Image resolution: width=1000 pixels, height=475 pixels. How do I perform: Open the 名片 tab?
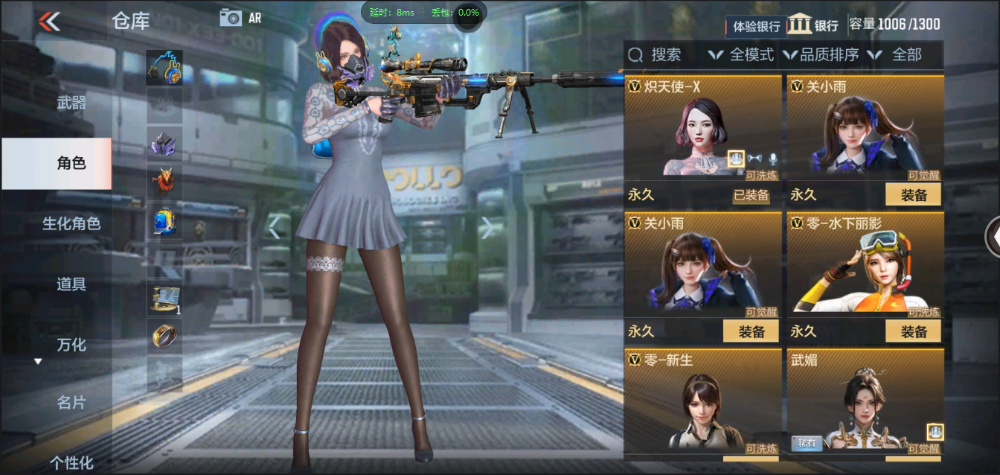[71, 402]
